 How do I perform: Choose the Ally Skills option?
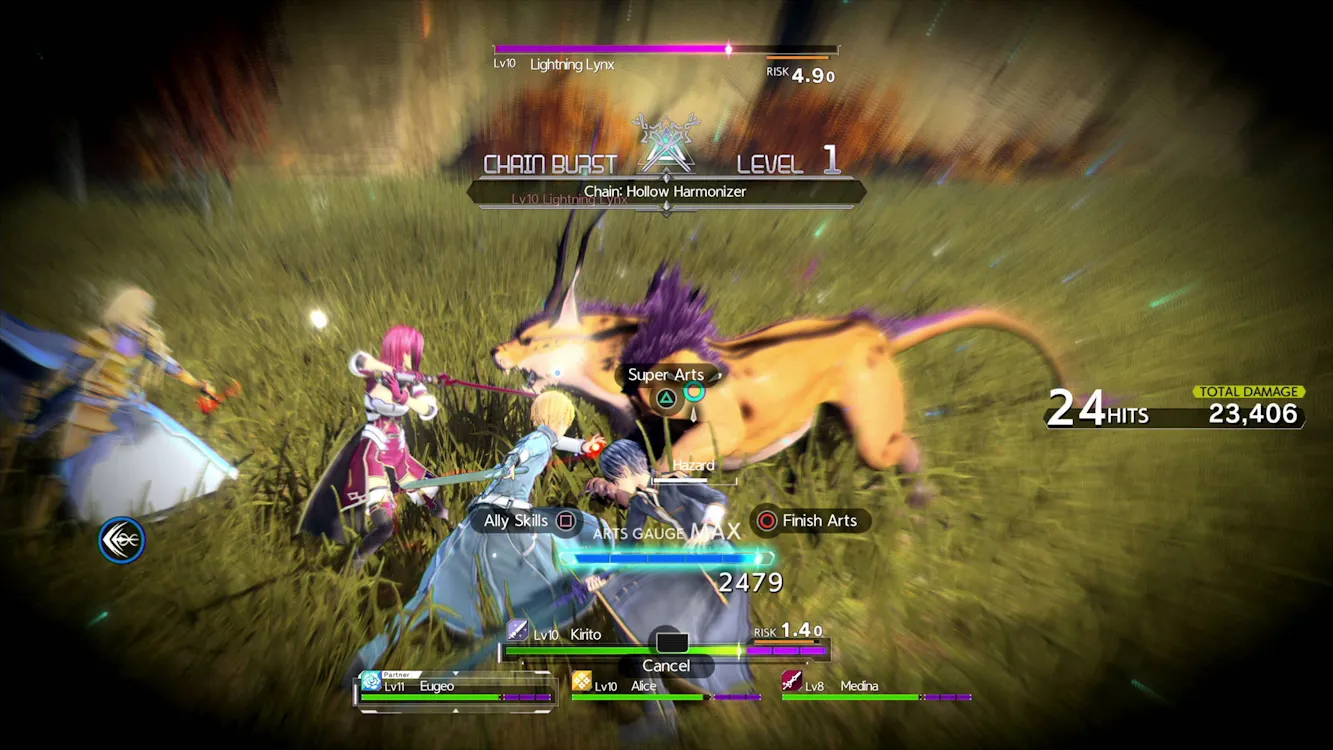point(527,521)
